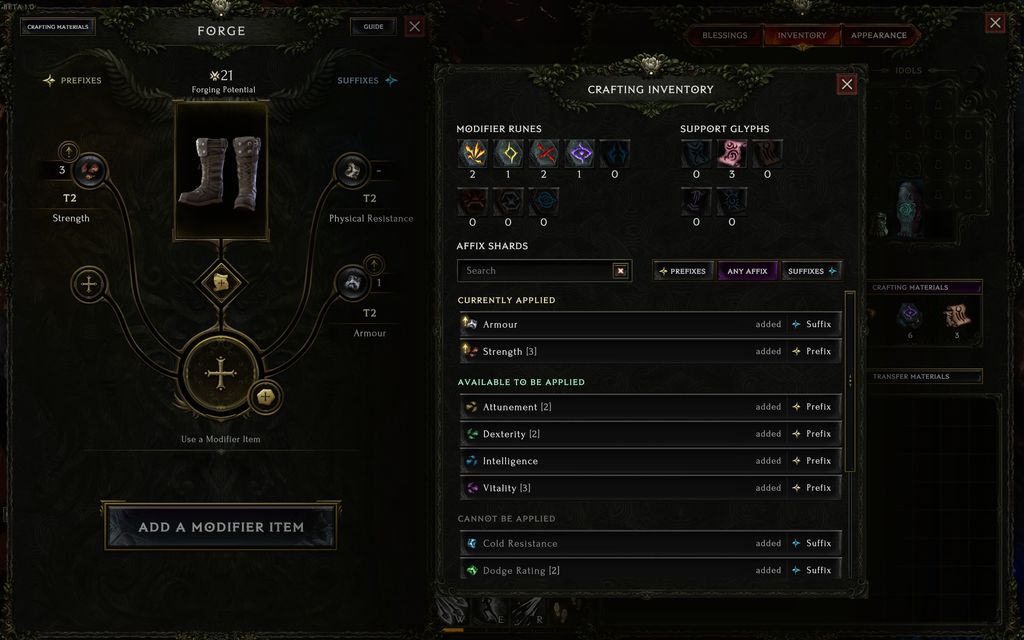Open the Forge guide

373,27
